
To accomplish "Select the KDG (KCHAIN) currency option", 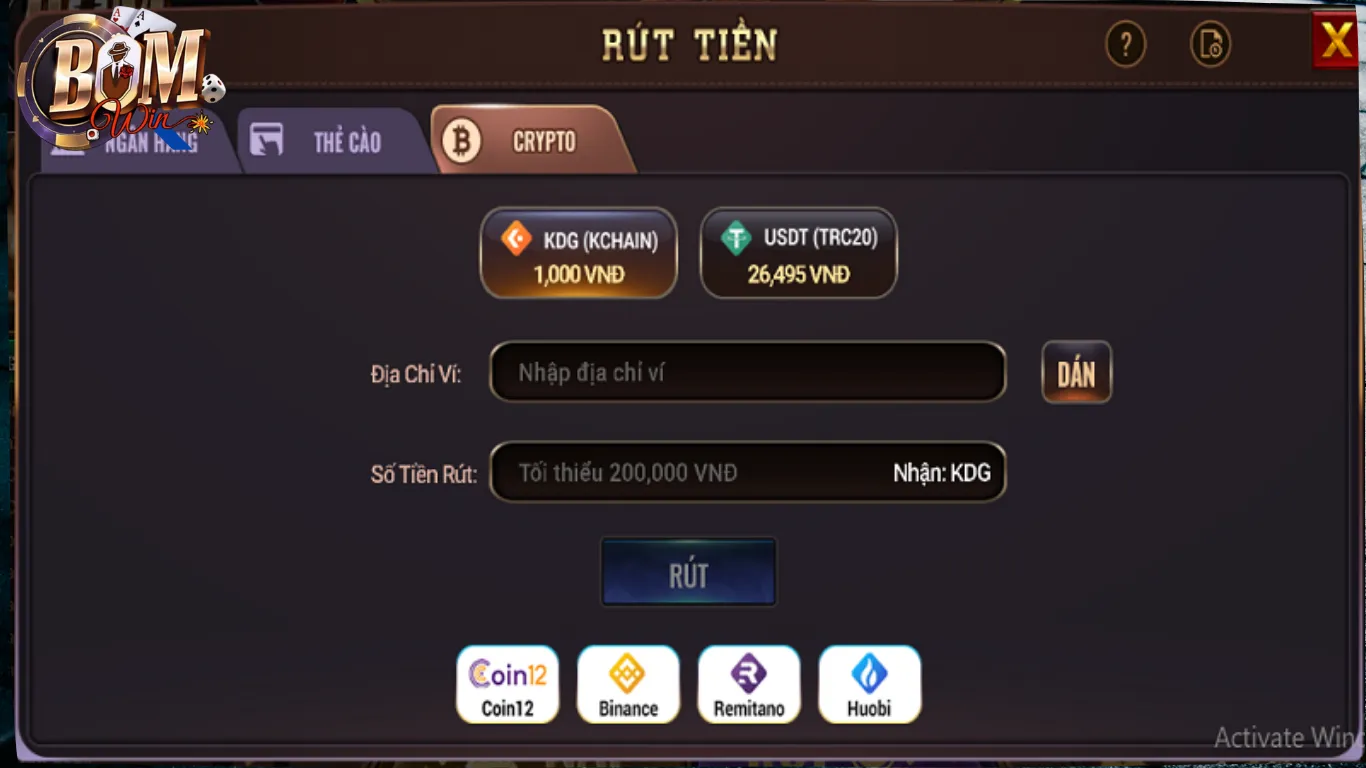I will point(578,252).
